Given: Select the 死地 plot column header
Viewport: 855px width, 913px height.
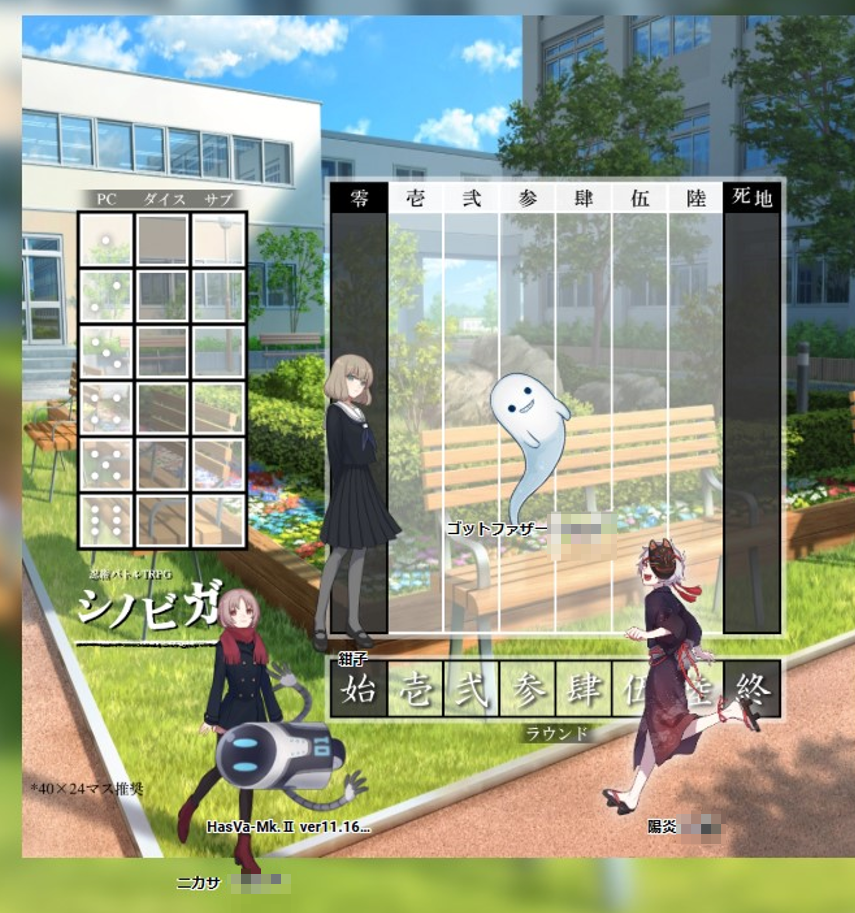Looking at the screenshot, I should click(752, 198).
